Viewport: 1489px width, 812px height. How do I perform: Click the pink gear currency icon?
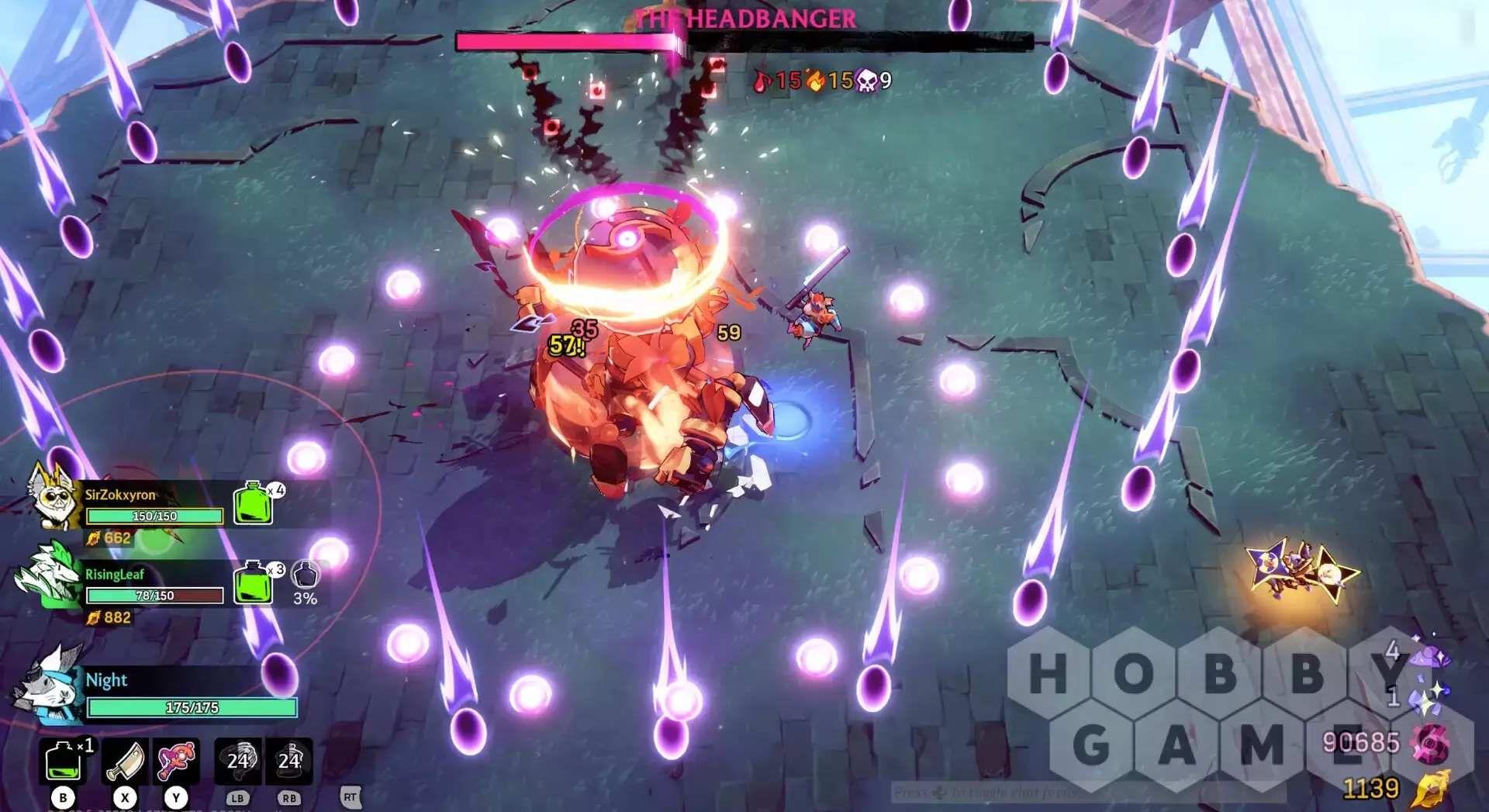pyautogui.click(x=1431, y=744)
